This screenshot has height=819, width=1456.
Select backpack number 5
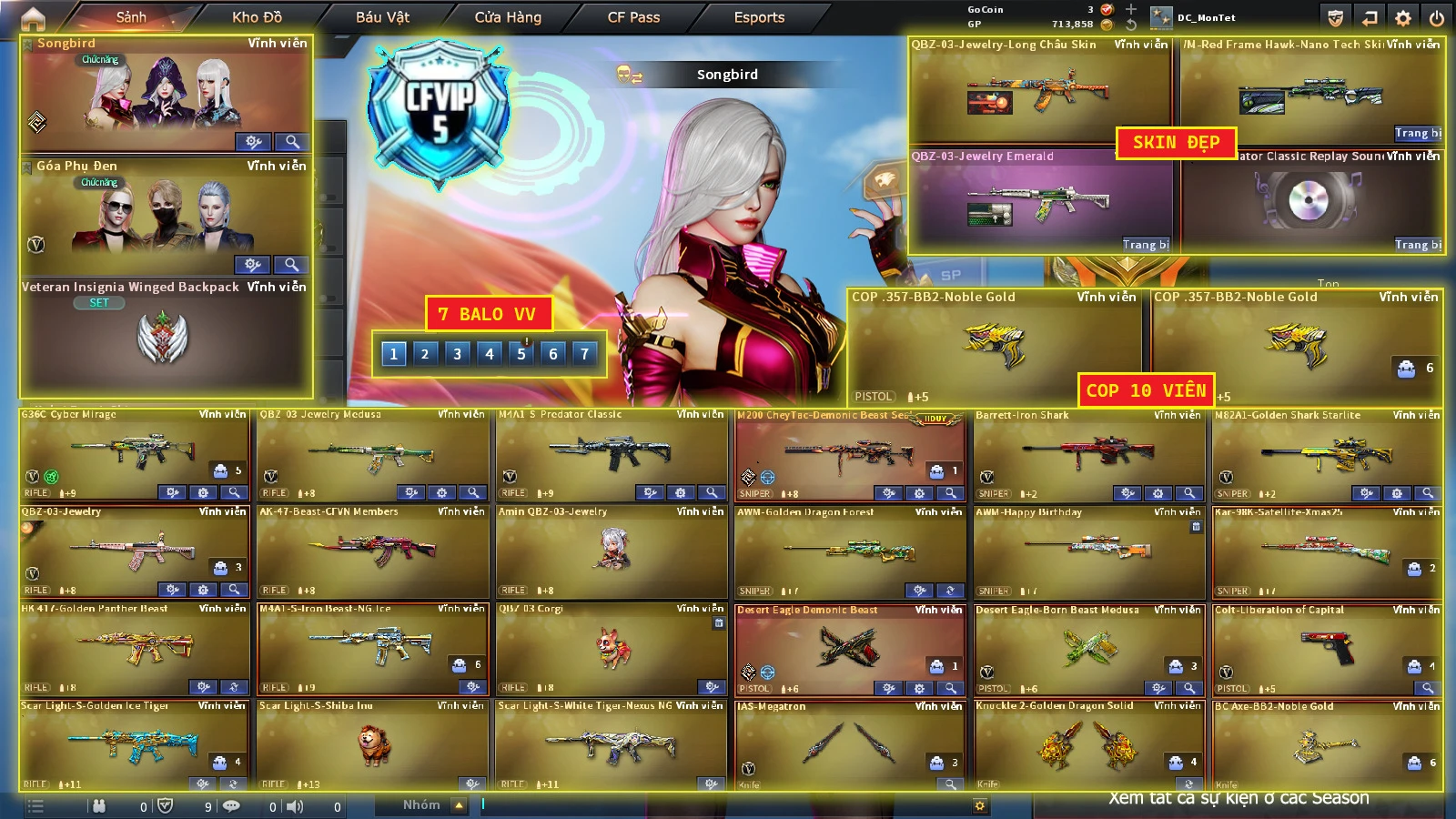(521, 354)
